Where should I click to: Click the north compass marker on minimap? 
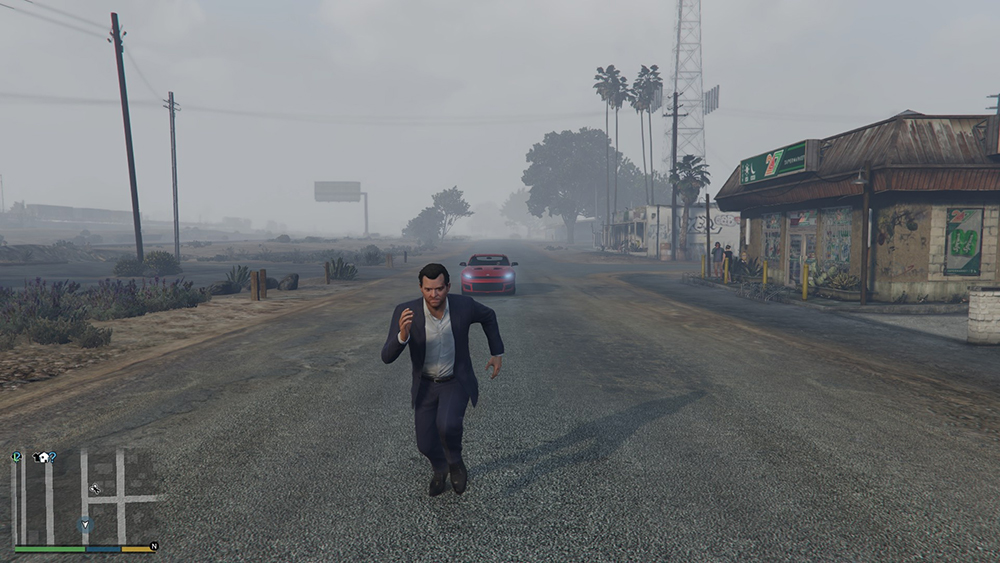point(153,547)
